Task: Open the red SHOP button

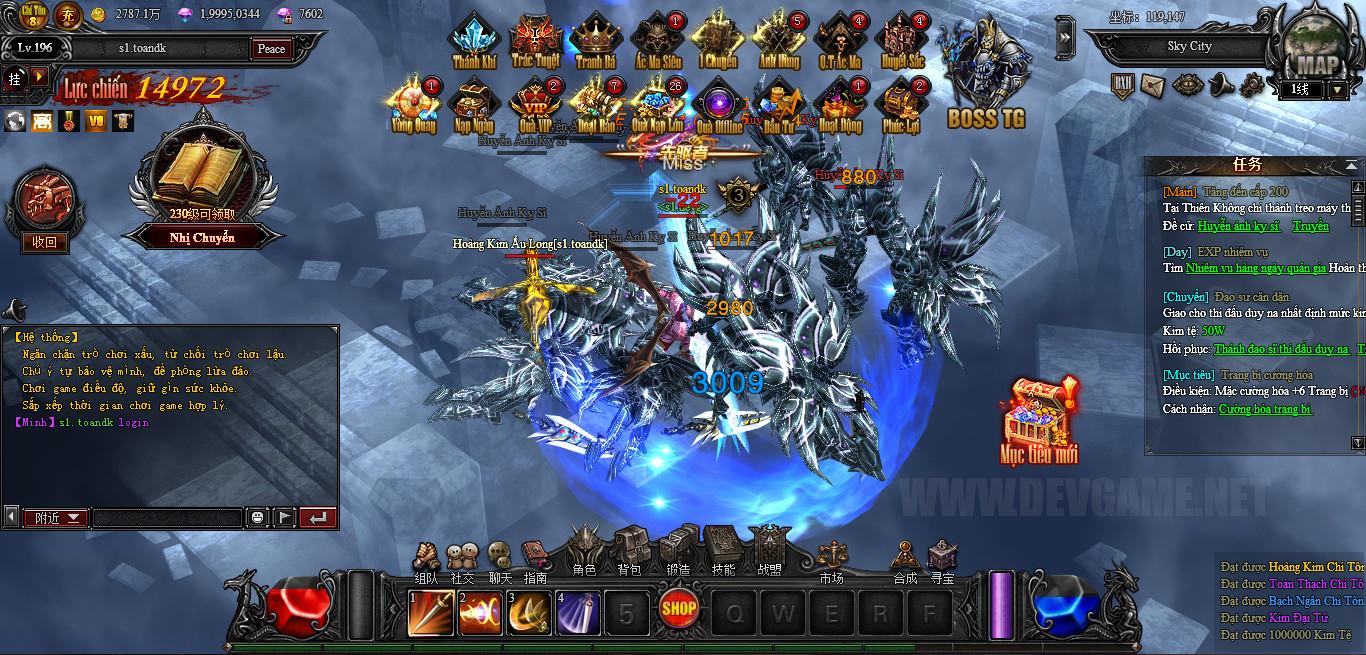Action: pyautogui.click(x=679, y=607)
